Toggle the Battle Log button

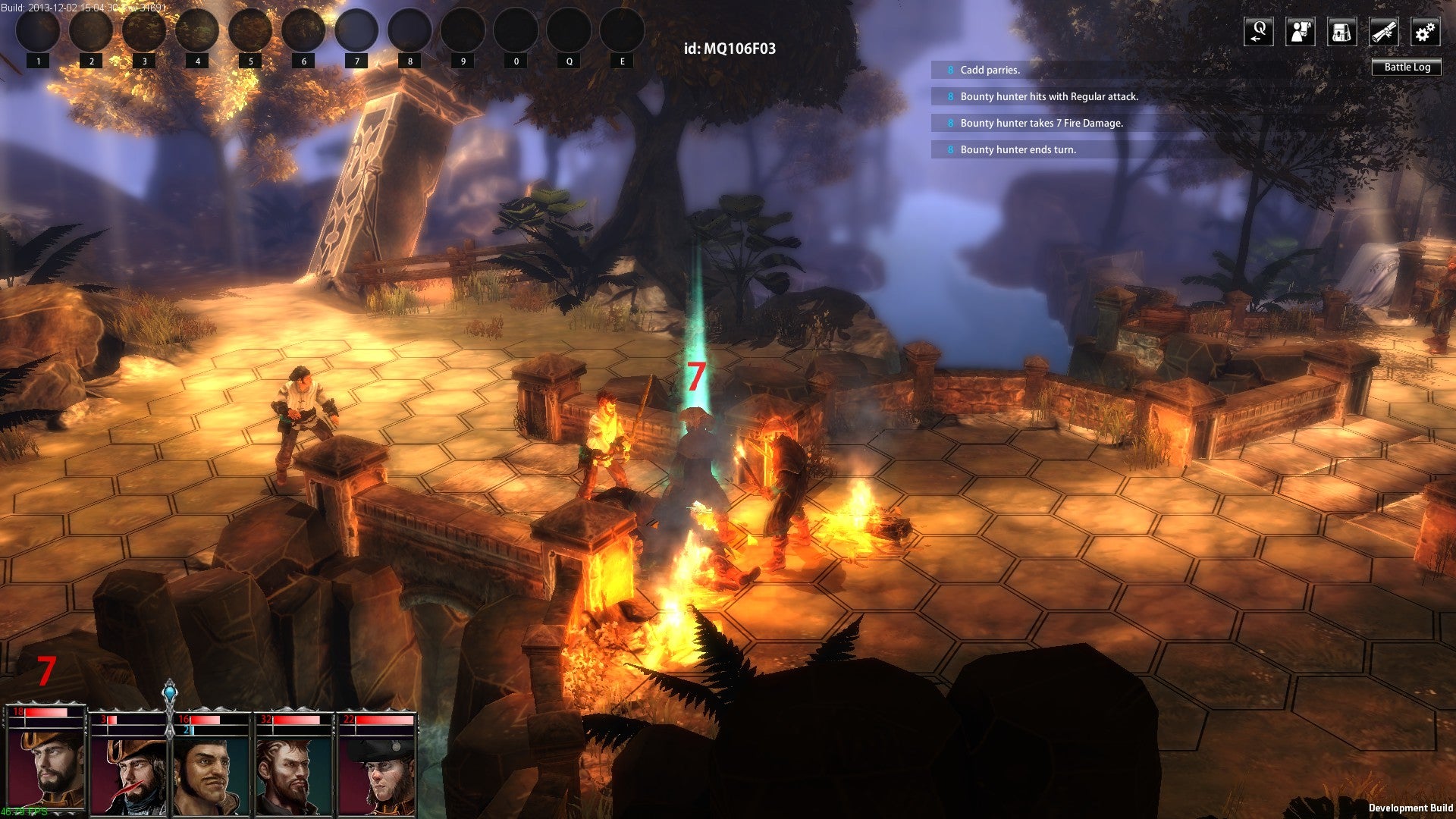click(x=1407, y=67)
